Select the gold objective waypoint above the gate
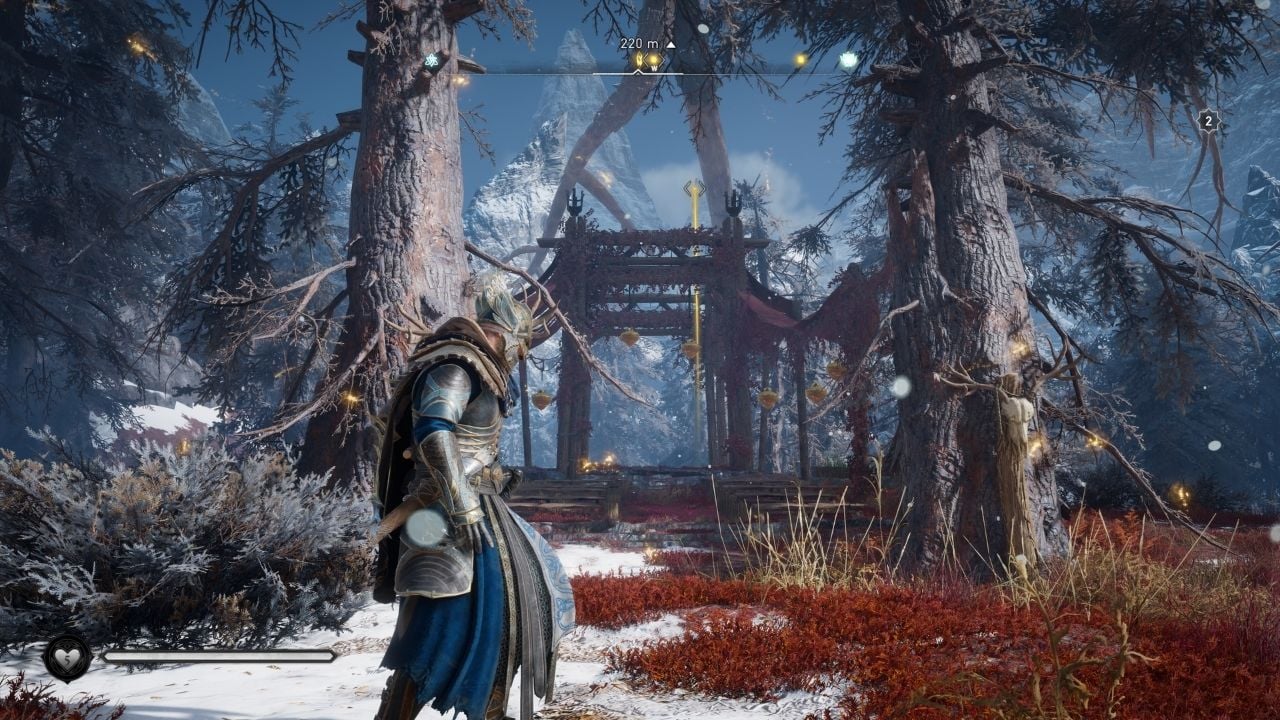 (x=694, y=189)
